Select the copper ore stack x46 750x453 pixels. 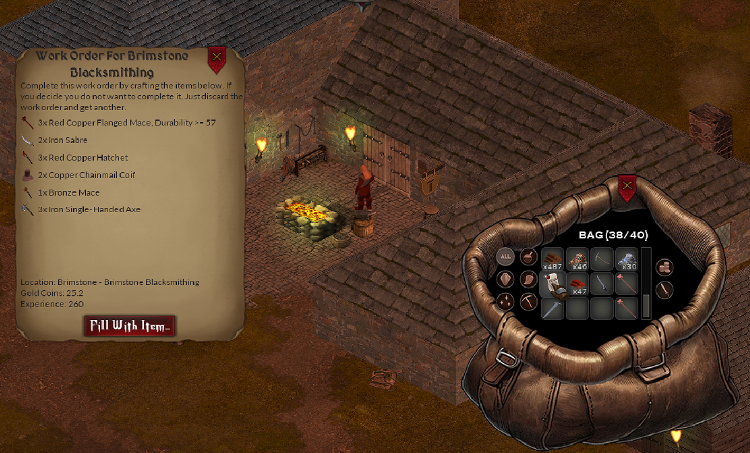tap(578, 260)
